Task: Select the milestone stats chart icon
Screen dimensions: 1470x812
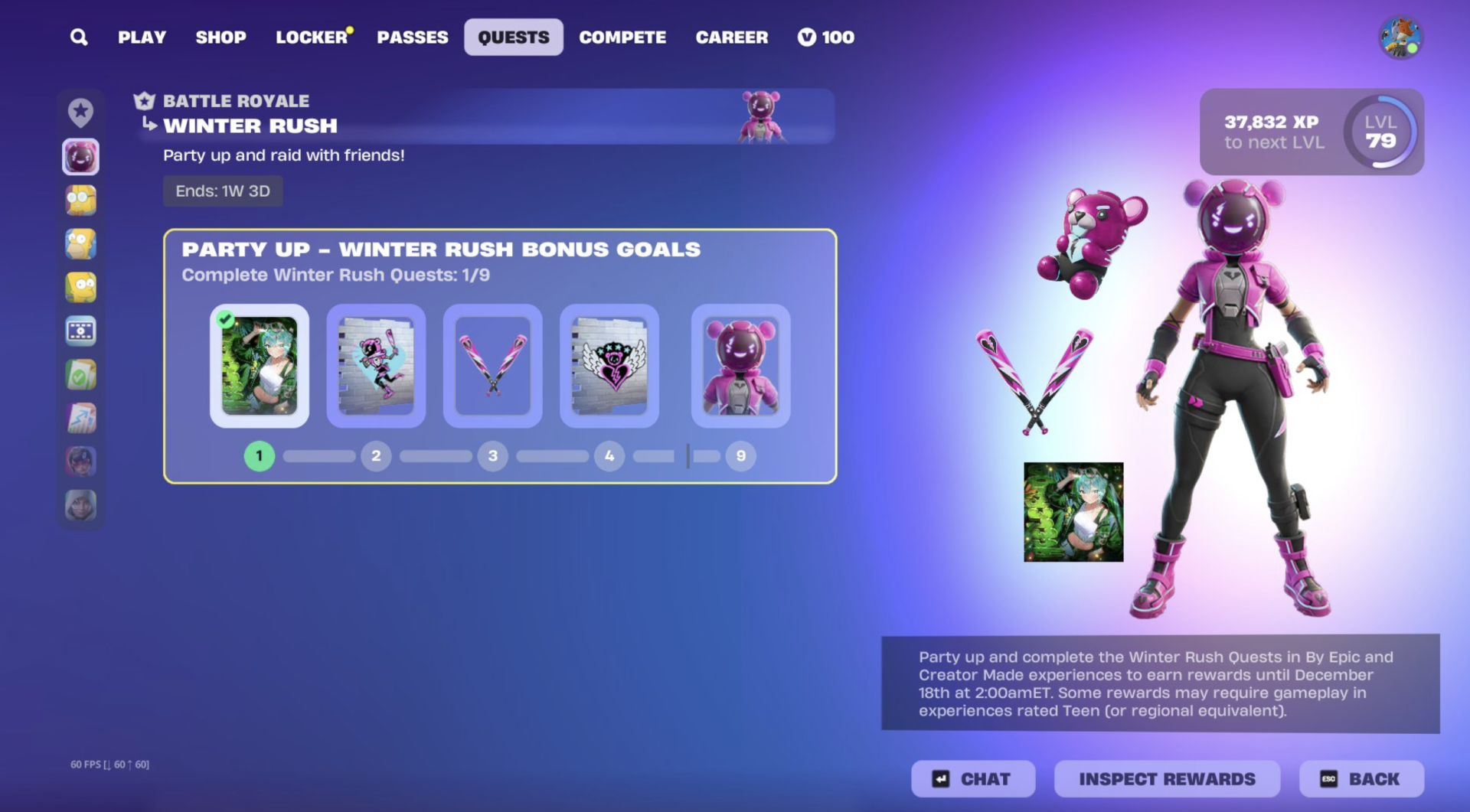Action: pos(80,417)
